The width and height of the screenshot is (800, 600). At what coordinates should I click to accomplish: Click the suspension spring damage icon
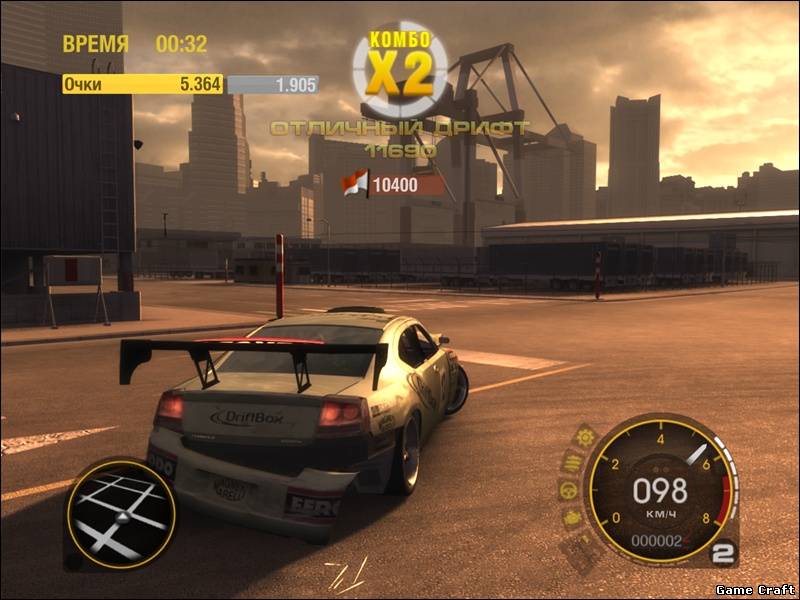tap(571, 462)
